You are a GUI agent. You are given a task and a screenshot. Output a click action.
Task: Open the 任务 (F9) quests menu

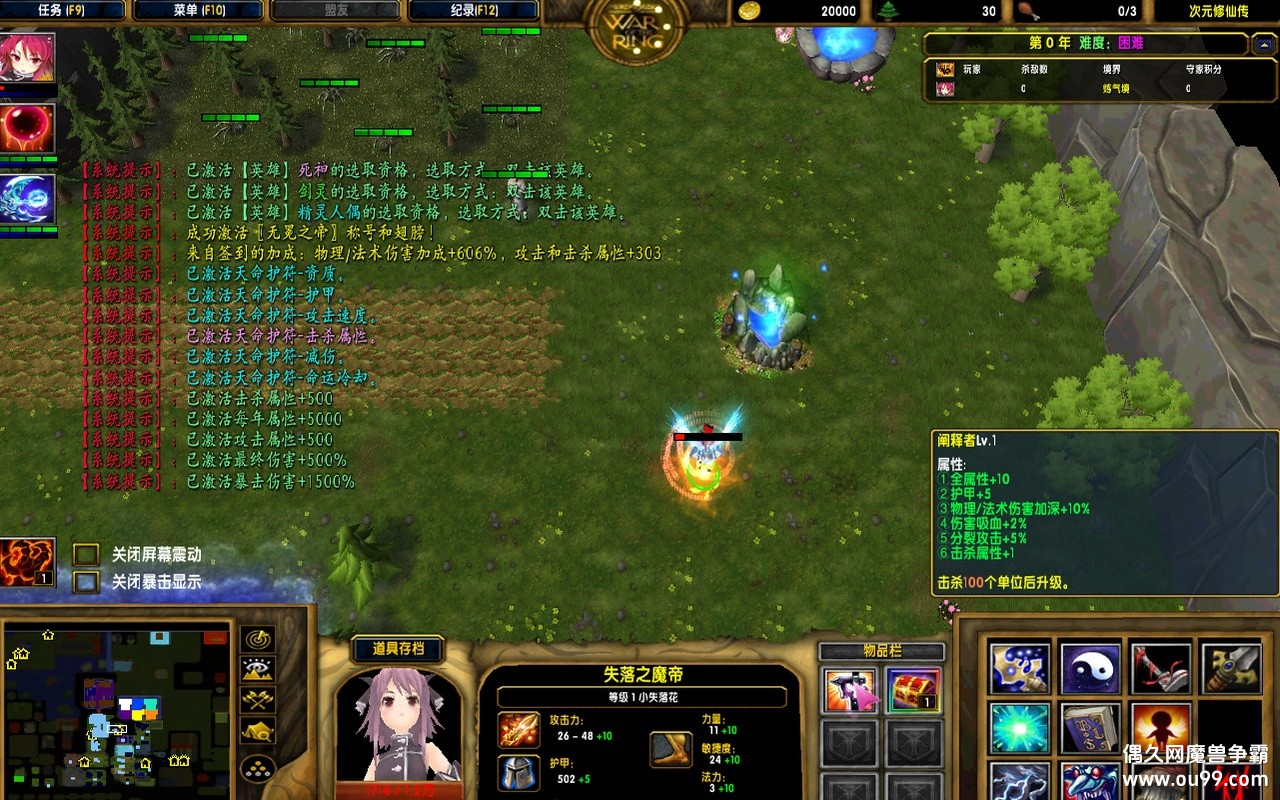pyautogui.click(x=62, y=11)
